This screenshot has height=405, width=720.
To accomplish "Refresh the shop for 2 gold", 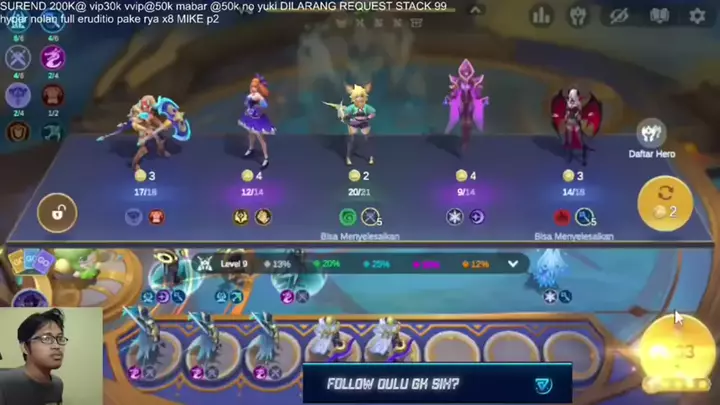I will coord(665,201).
